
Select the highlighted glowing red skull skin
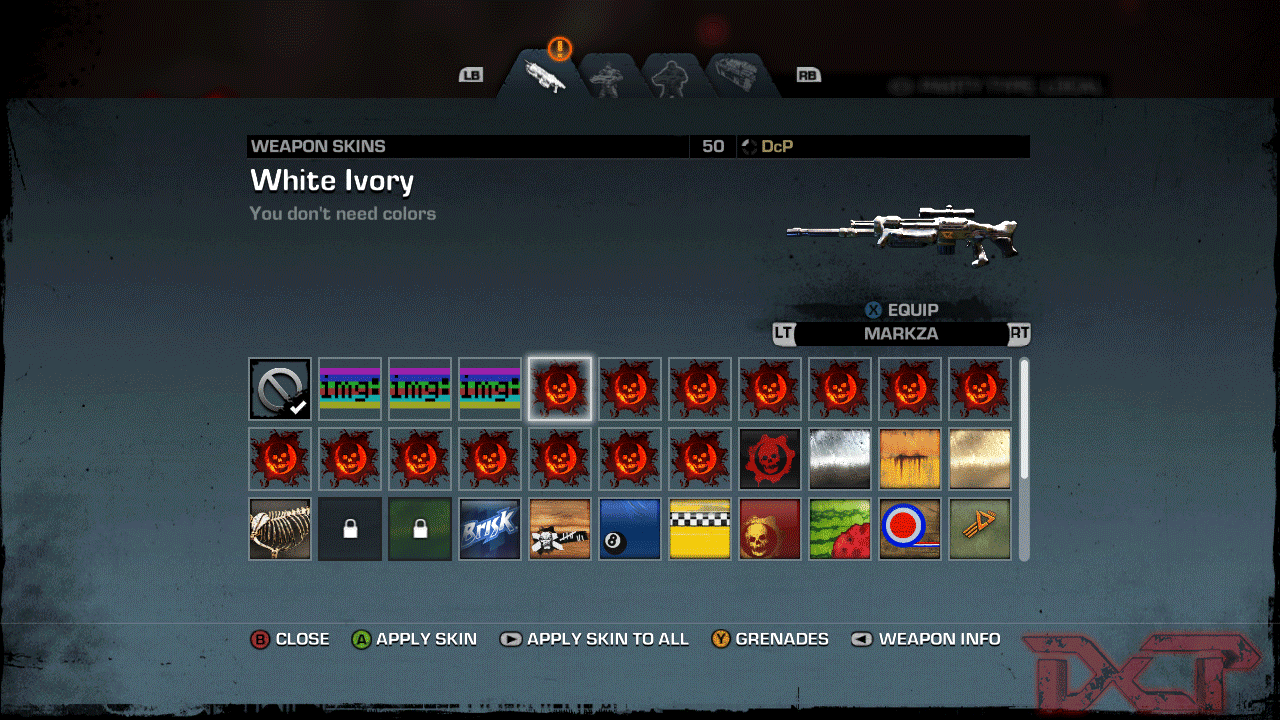click(560, 389)
